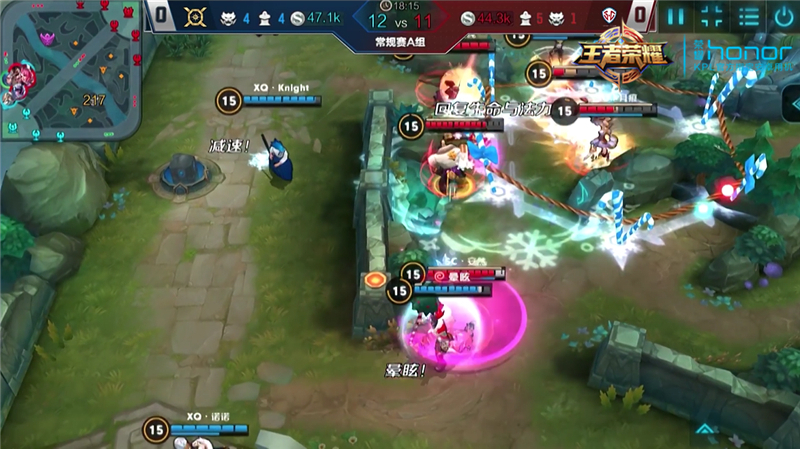The image size is (800, 449).
Task: Pause the match replay
Action: point(677,16)
